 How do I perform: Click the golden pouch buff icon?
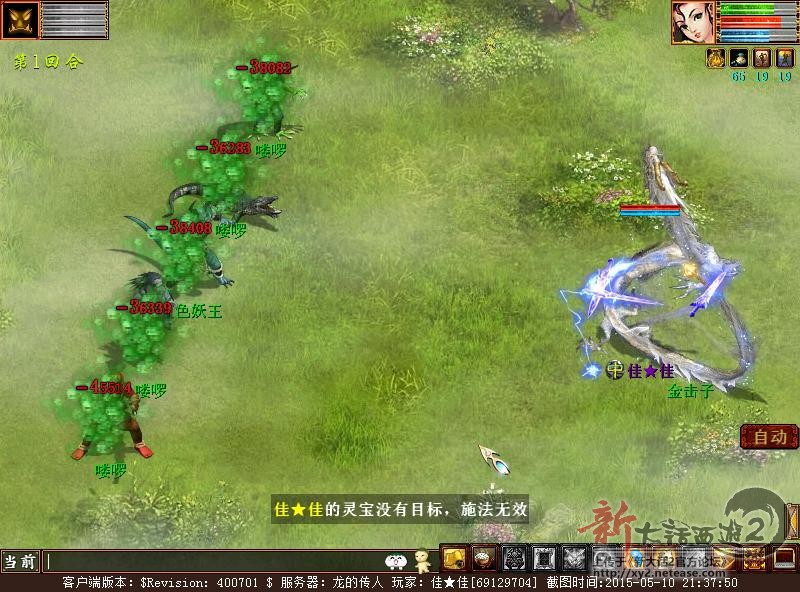coord(716,58)
